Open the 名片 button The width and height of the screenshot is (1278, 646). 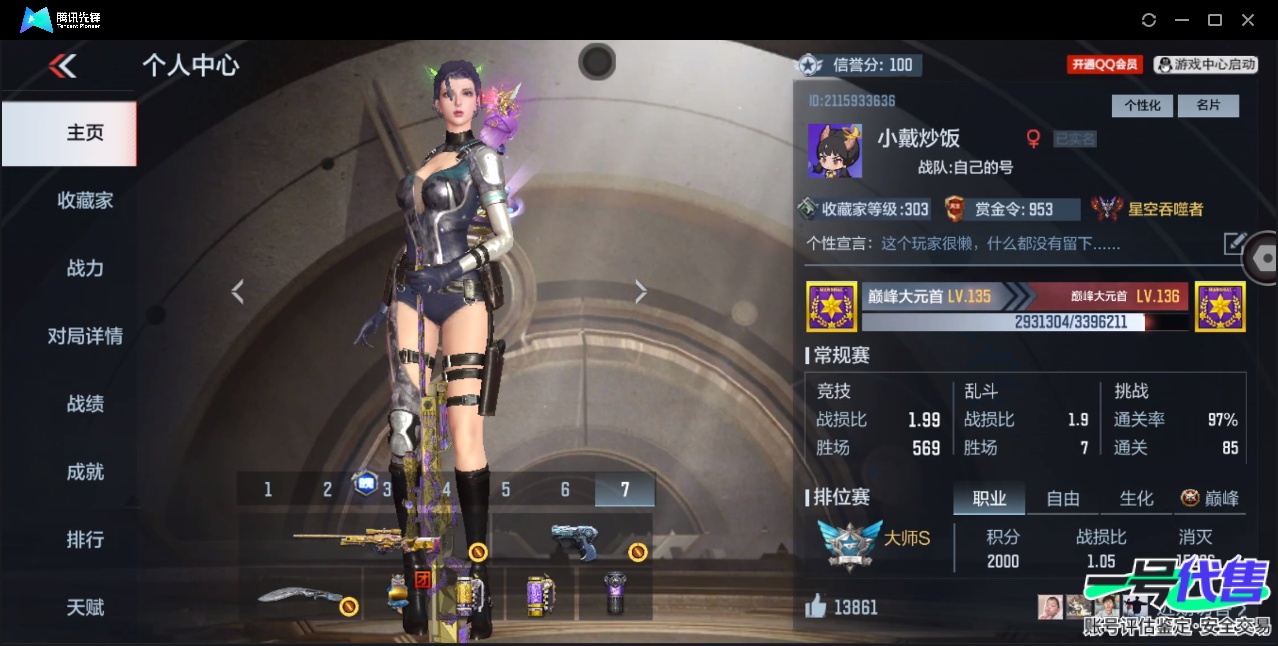tap(1208, 106)
